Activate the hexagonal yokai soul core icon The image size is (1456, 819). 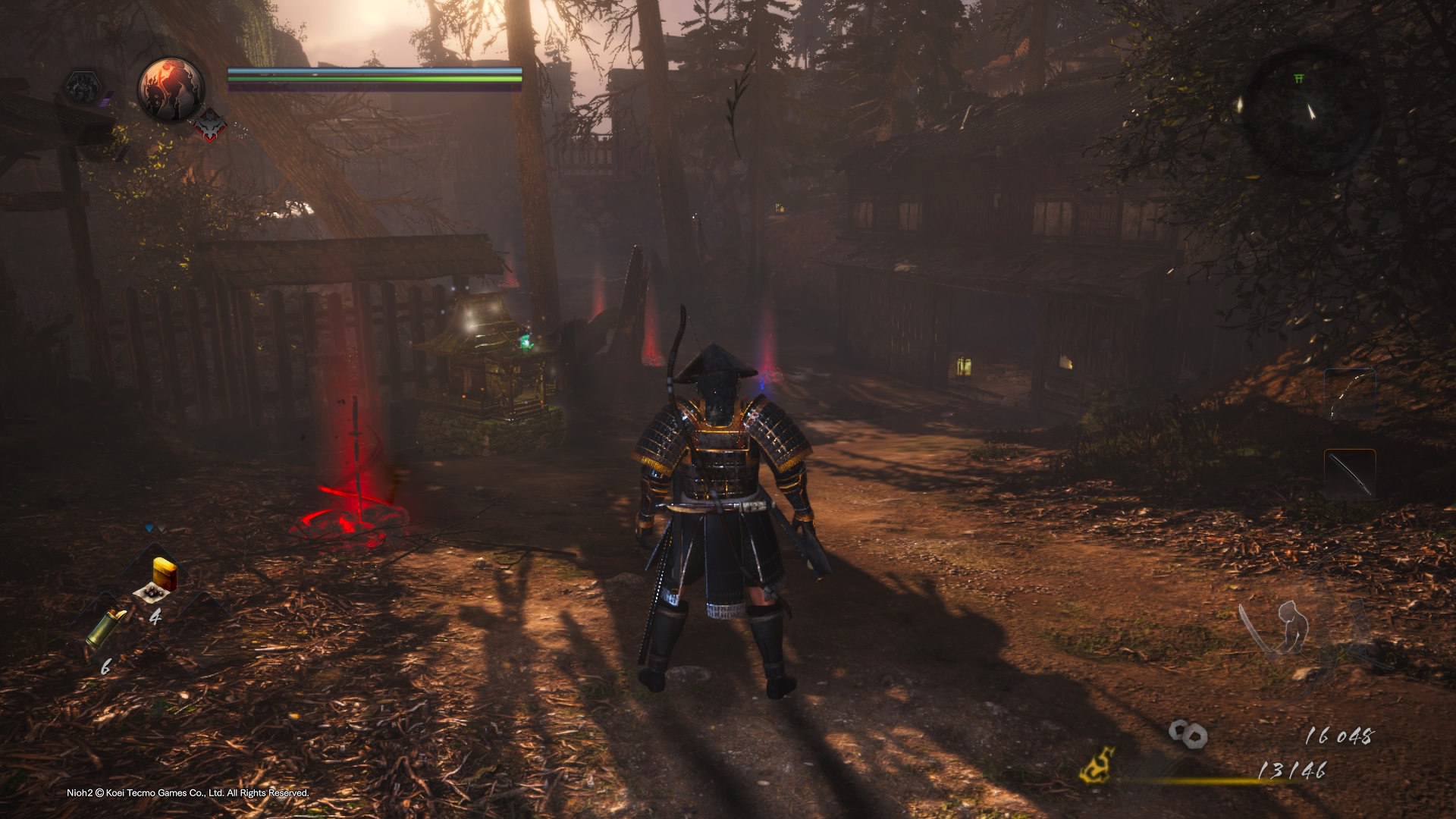pyautogui.click(x=81, y=89)
